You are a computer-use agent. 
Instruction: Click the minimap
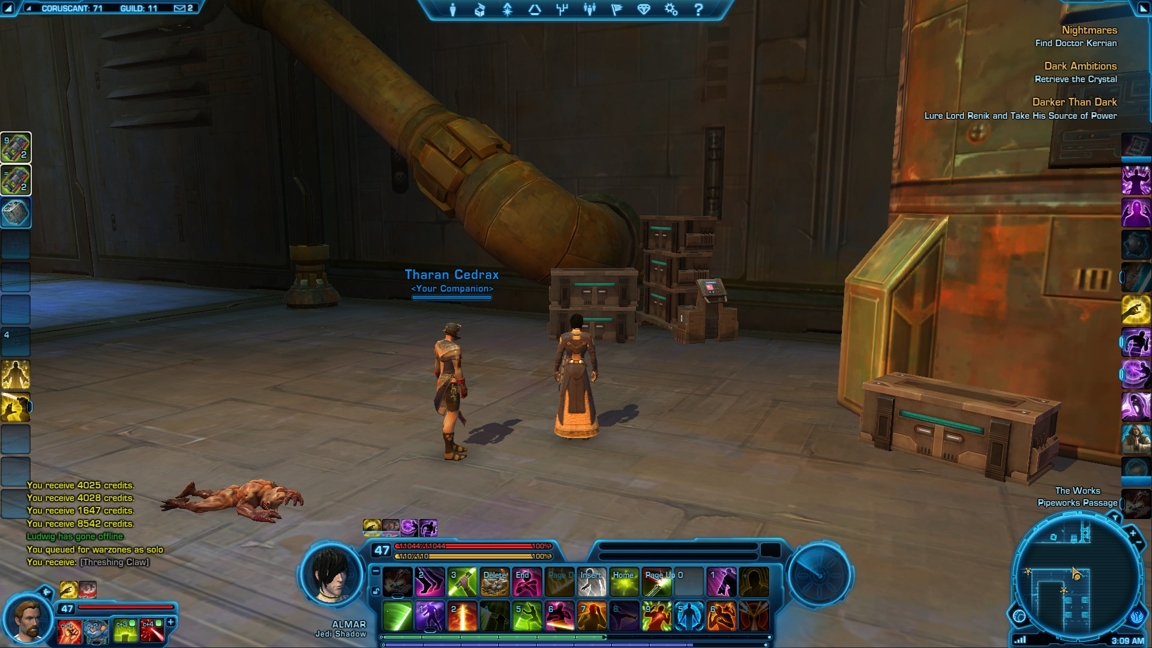click(1077, 578)
